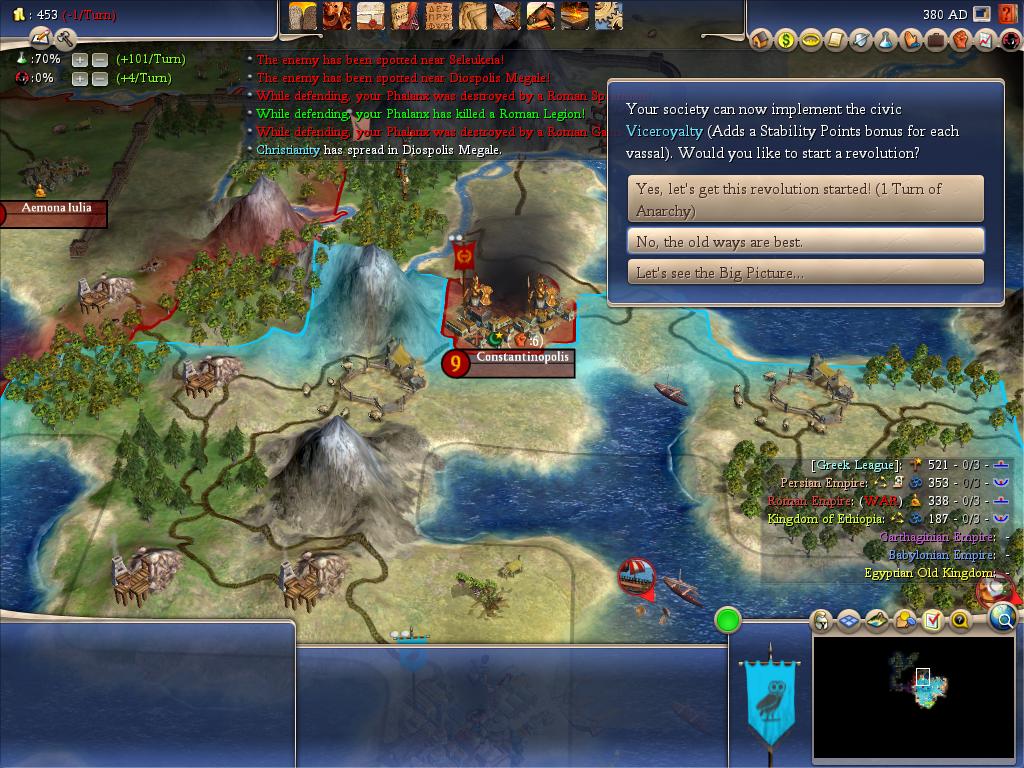Open the technology advisor flask icon
1024x768 pixels.
point(886,40)
